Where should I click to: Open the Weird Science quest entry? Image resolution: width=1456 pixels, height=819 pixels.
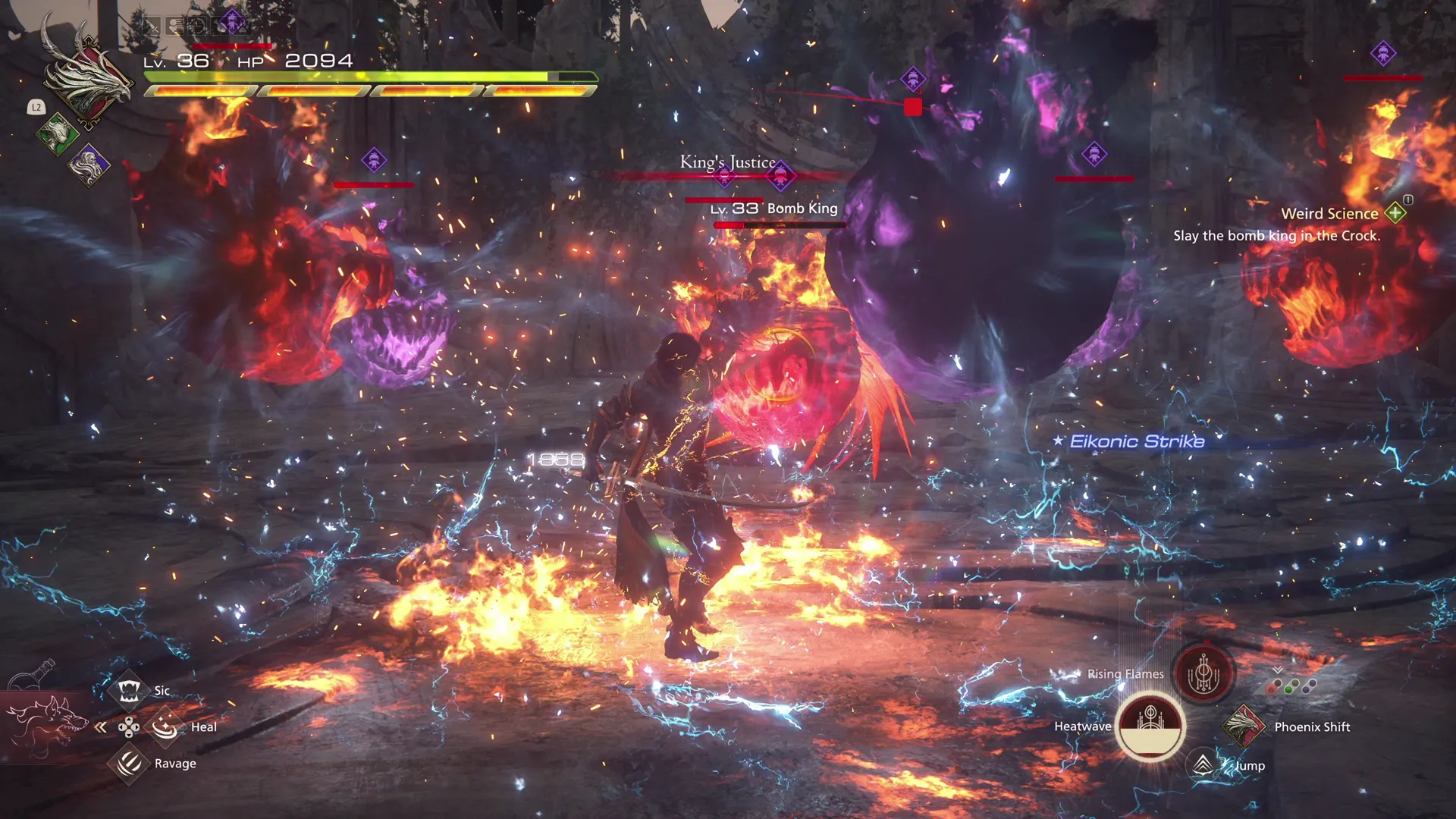(x=1329, y=213)
